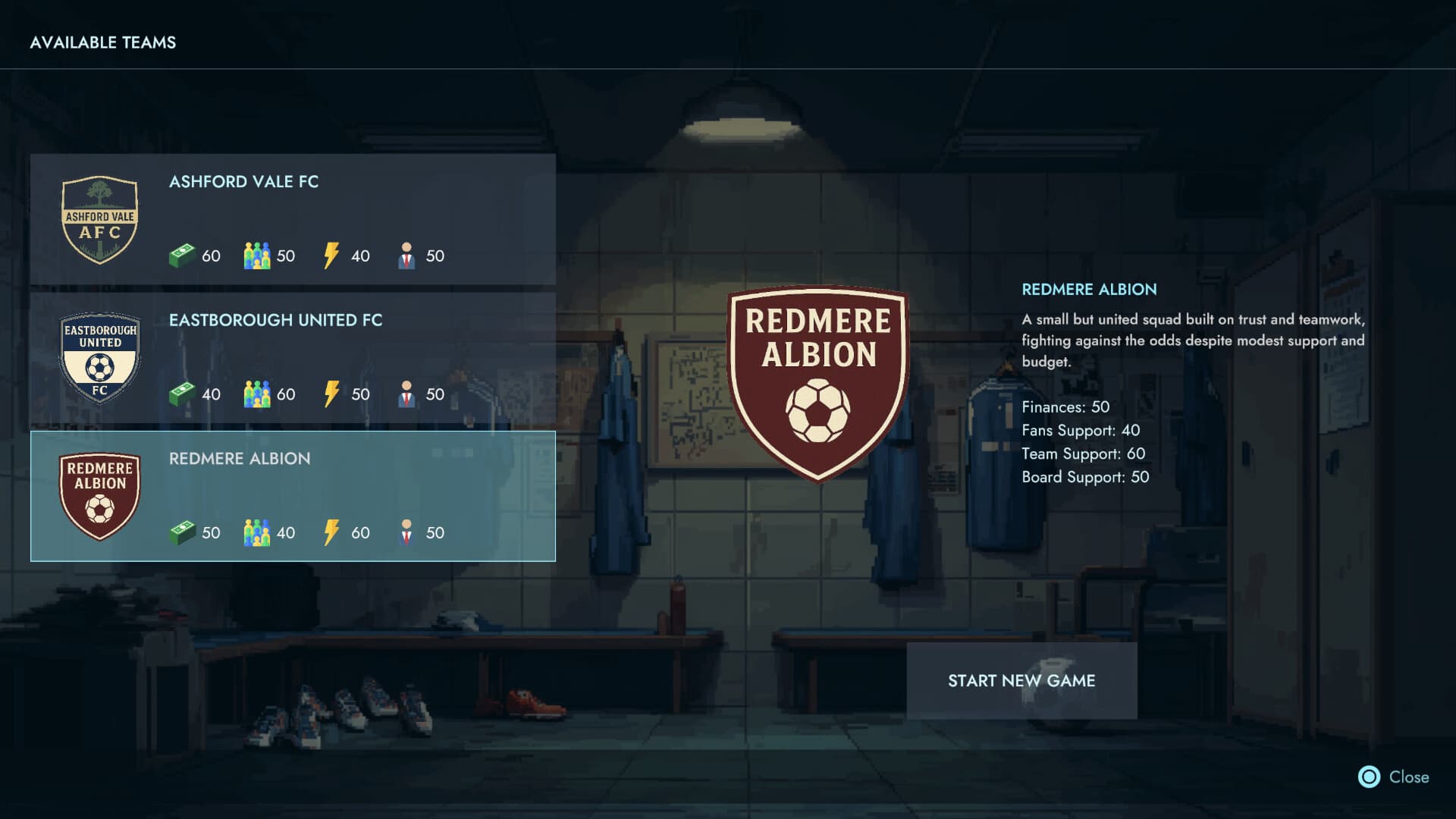1456x819 pixels.
Task: Click the Ashford Vale FC crest badge
Action: pyautogui.click(x=99, y=221)
